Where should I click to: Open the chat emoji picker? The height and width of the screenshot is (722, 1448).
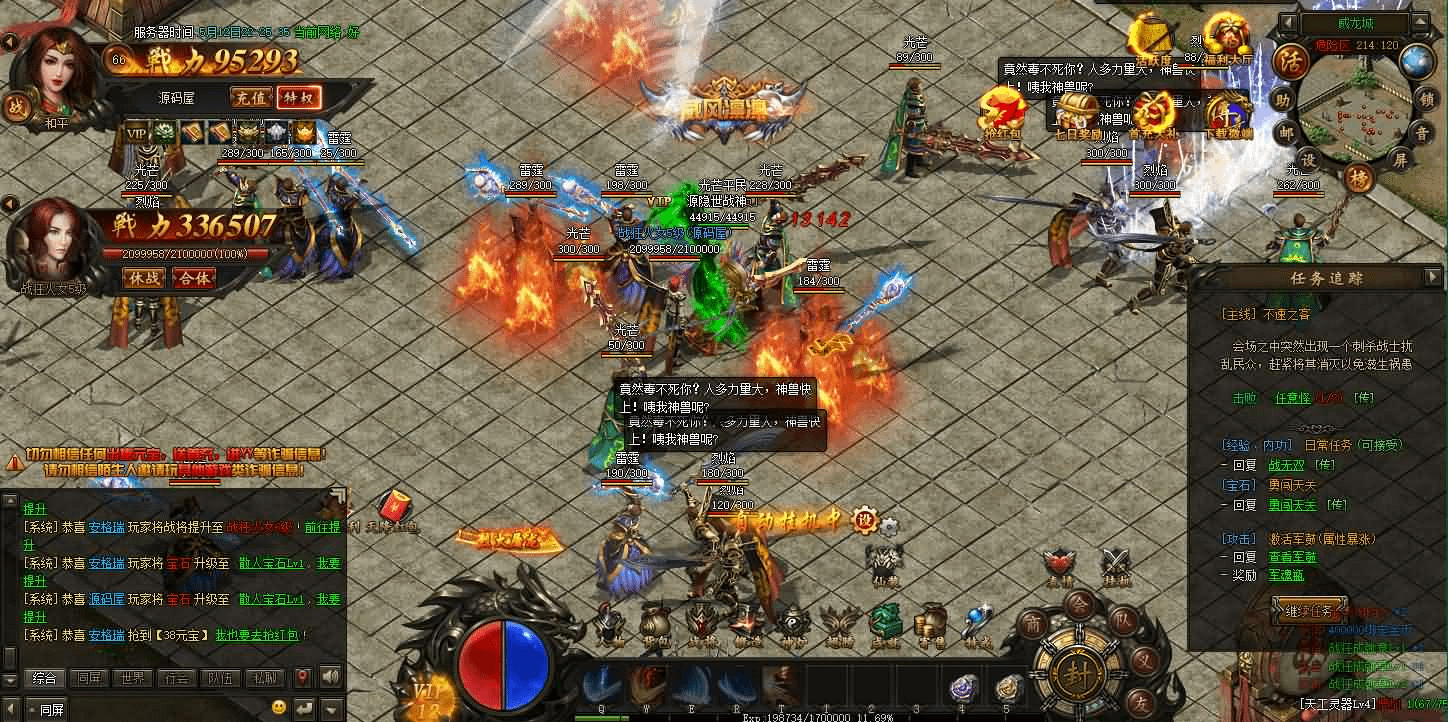point(279,707)
